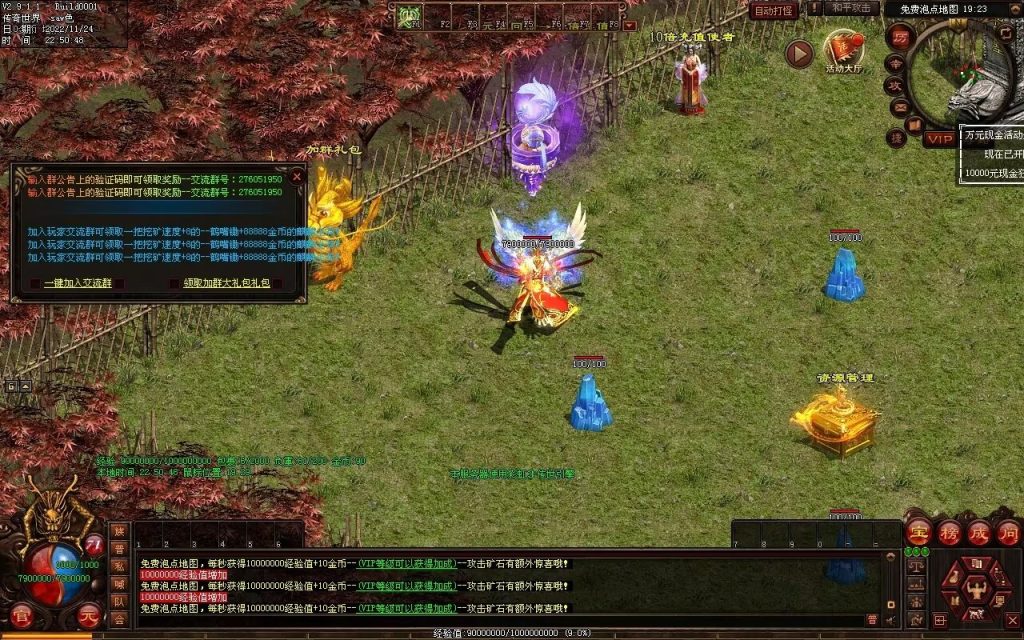The image size is (1024, 640).
Task: Open the 历 calendar button beside minimap
Action: (x=898, y=37)
